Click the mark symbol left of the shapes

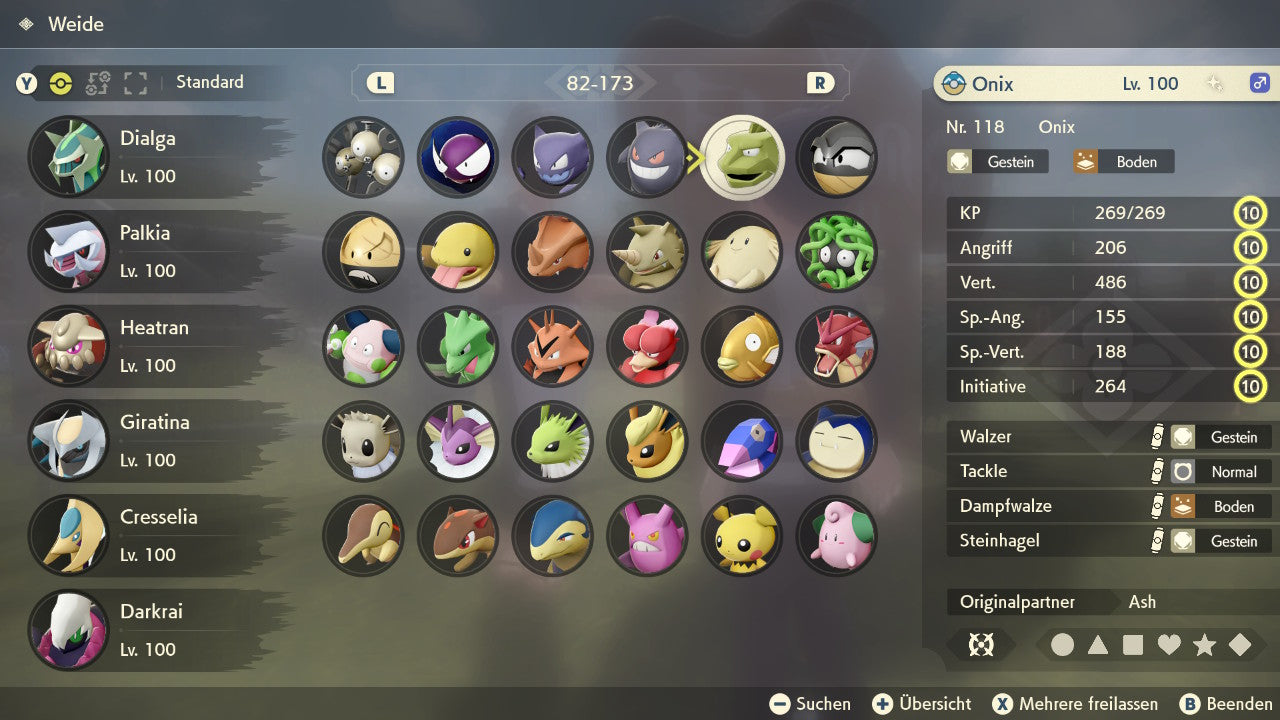(981, 645)
